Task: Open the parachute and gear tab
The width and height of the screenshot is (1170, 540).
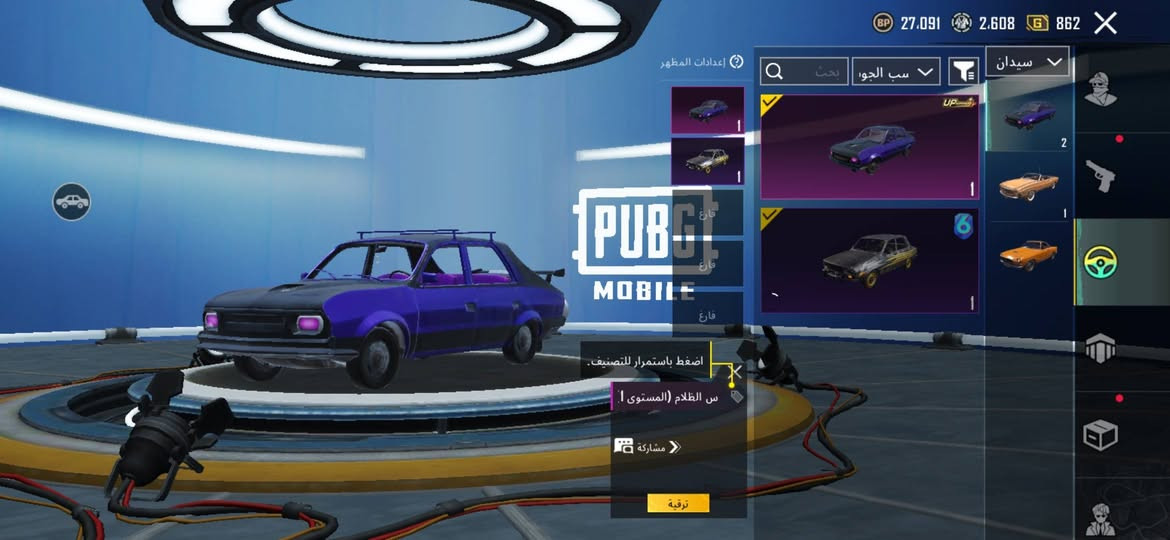Action: pyautogui.click(x=1100, y=349)
